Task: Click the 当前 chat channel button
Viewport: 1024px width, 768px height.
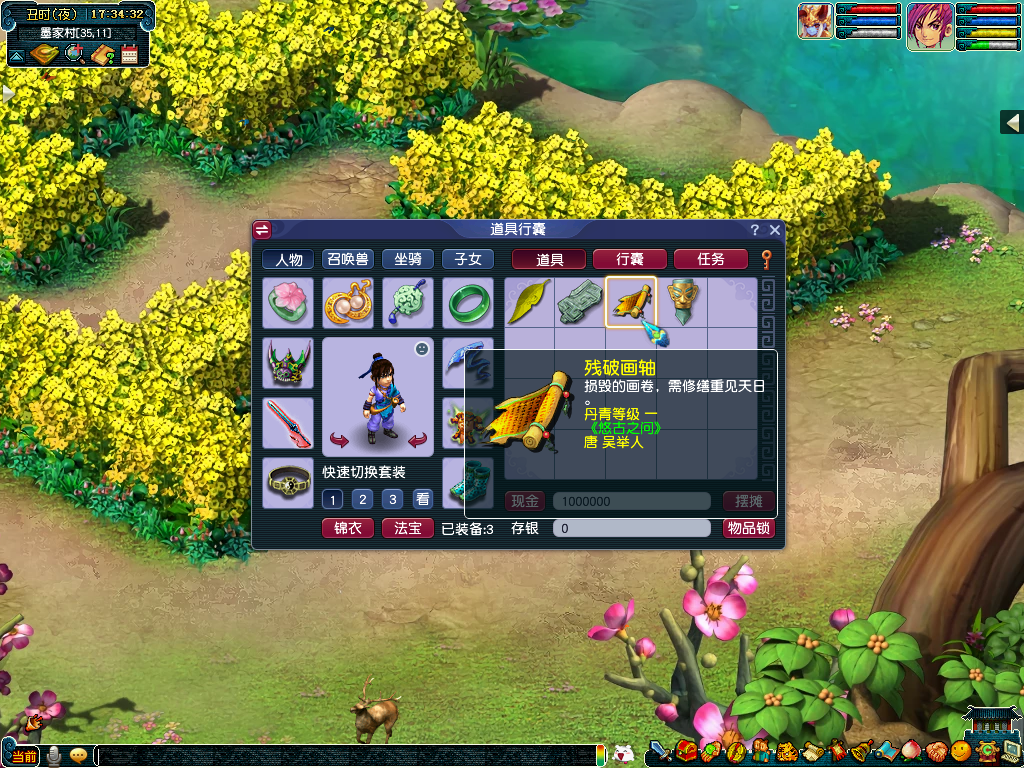Action: pos(24,756)
